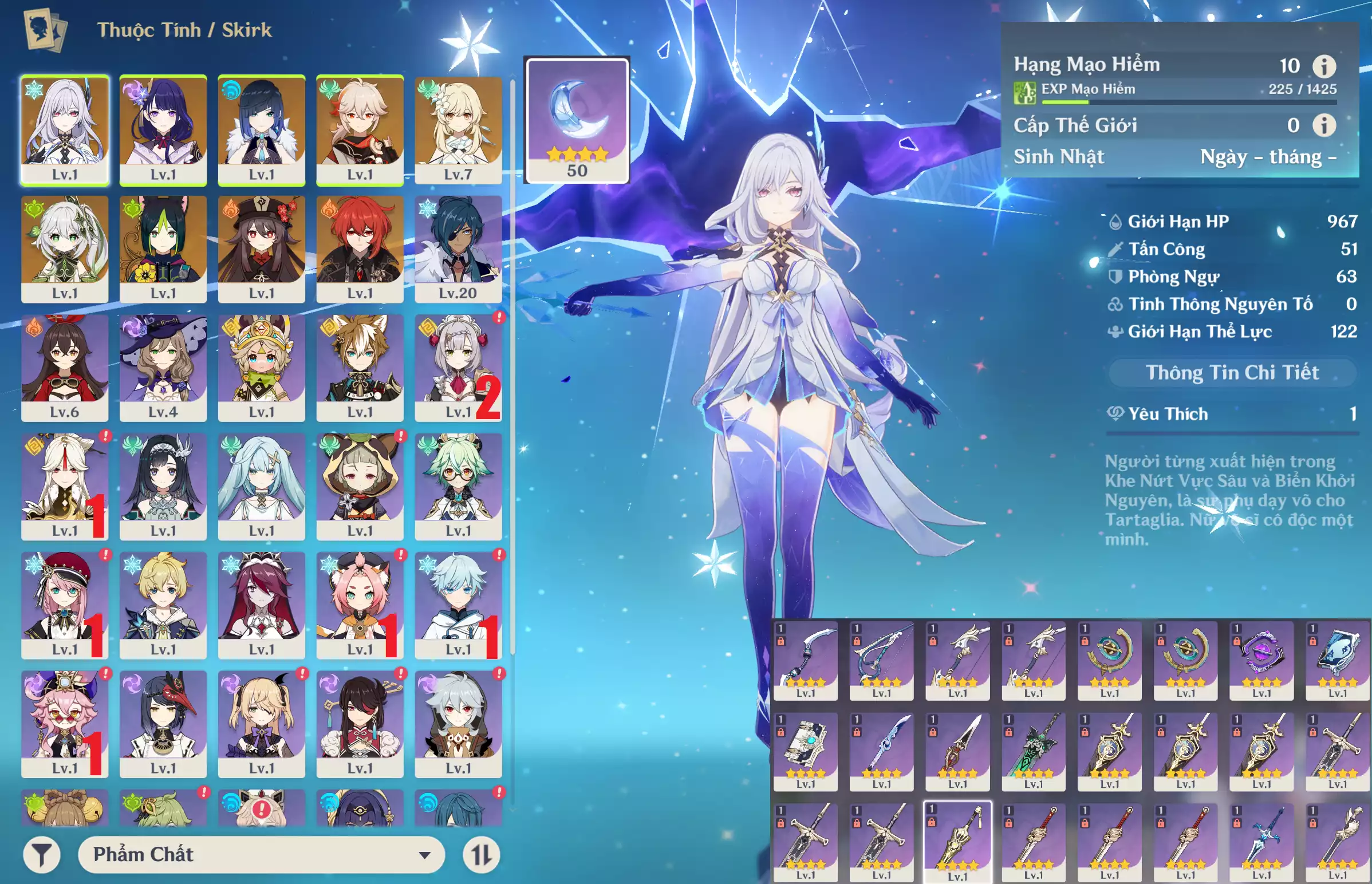
Task: Show Cấp Thế Giới info
Action: (1324, 125)
